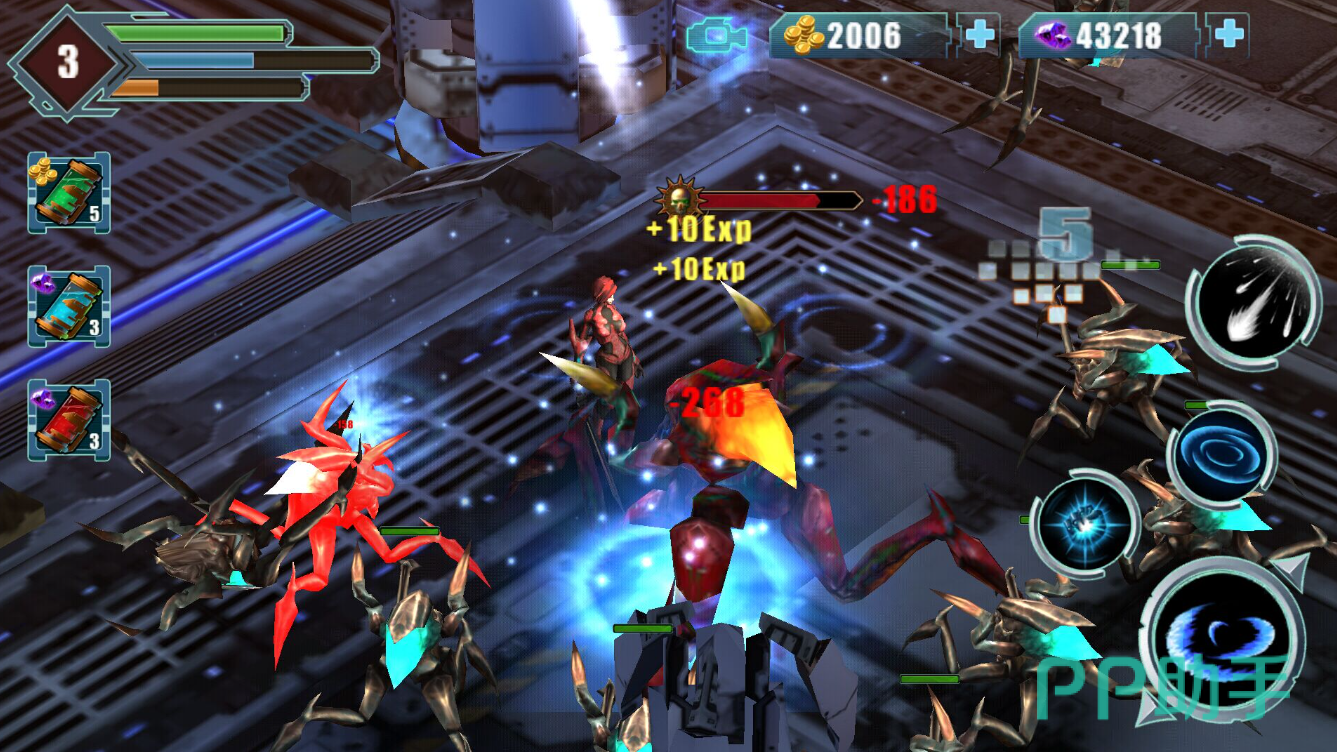This screenshot has height=753, width=1337.
Task: Trigger the blue energy burst skill
Action: pos(1085,523)
